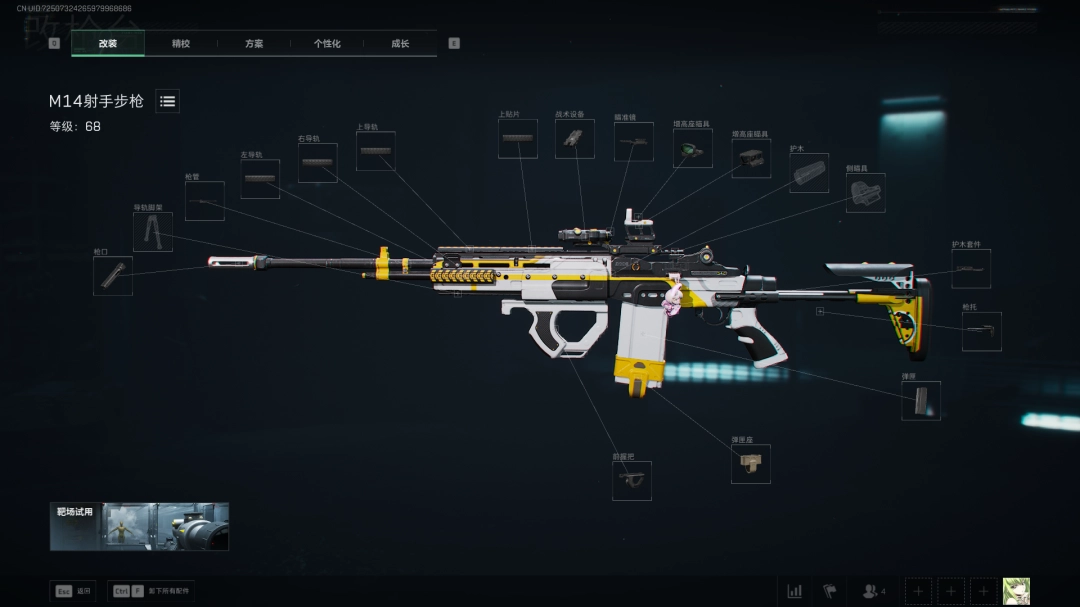
Task: Open the 护木 handguard slot
Action: 809,173
